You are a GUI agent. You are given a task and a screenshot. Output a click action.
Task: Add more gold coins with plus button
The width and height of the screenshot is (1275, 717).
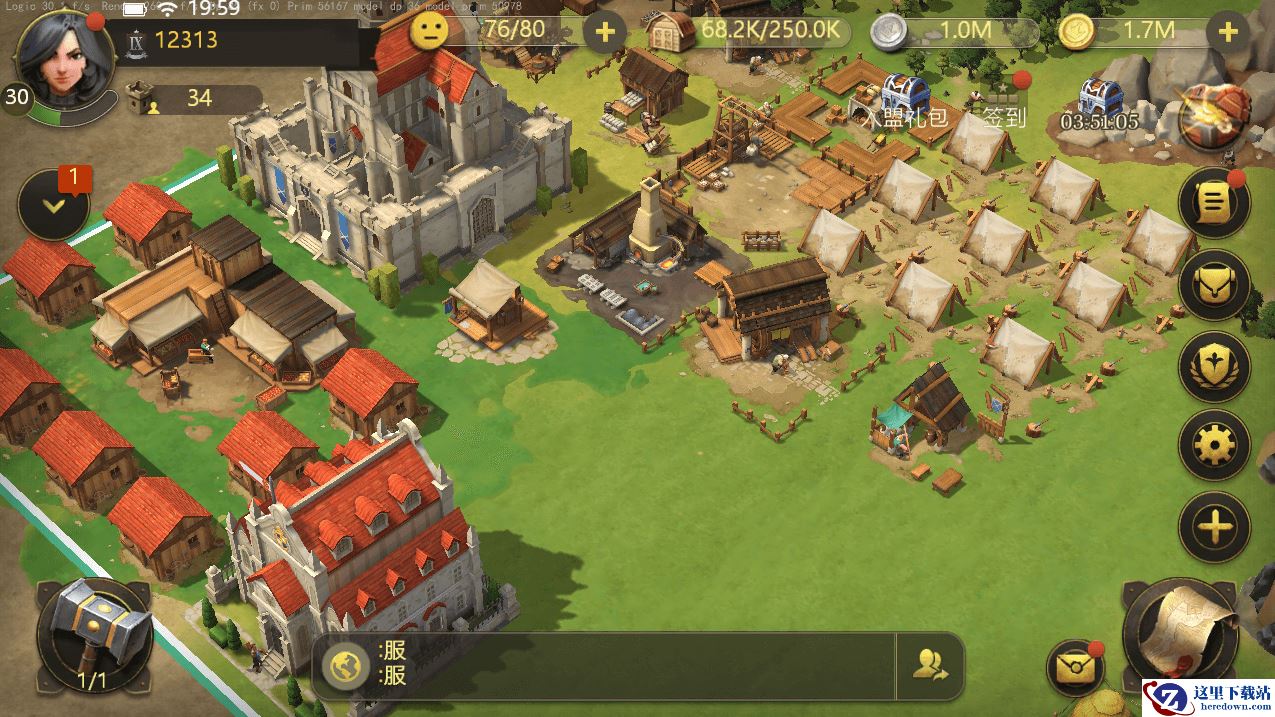pyautogui.click(x=1228, y=32)
